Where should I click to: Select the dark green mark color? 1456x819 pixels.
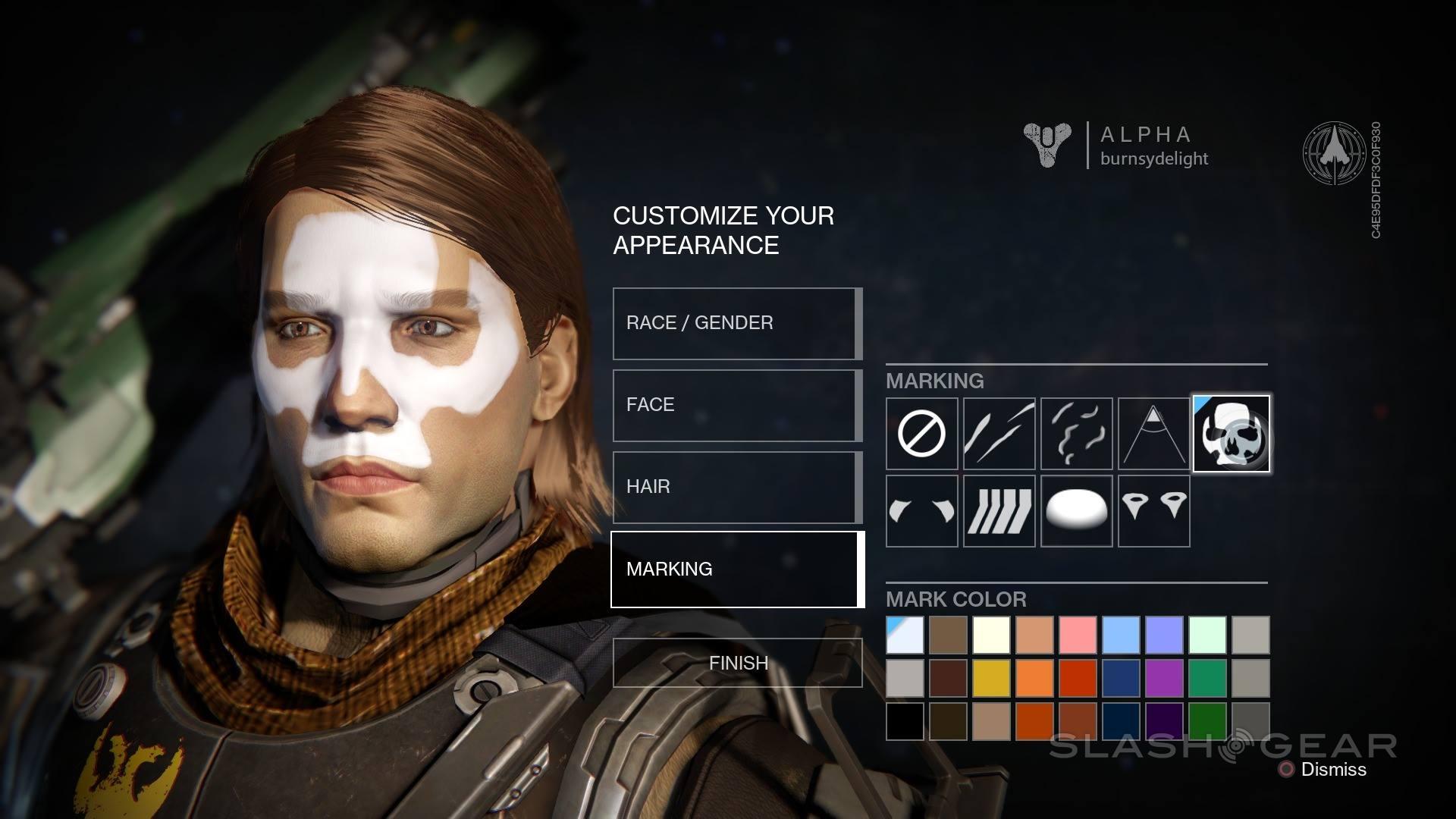point(1207,721)
